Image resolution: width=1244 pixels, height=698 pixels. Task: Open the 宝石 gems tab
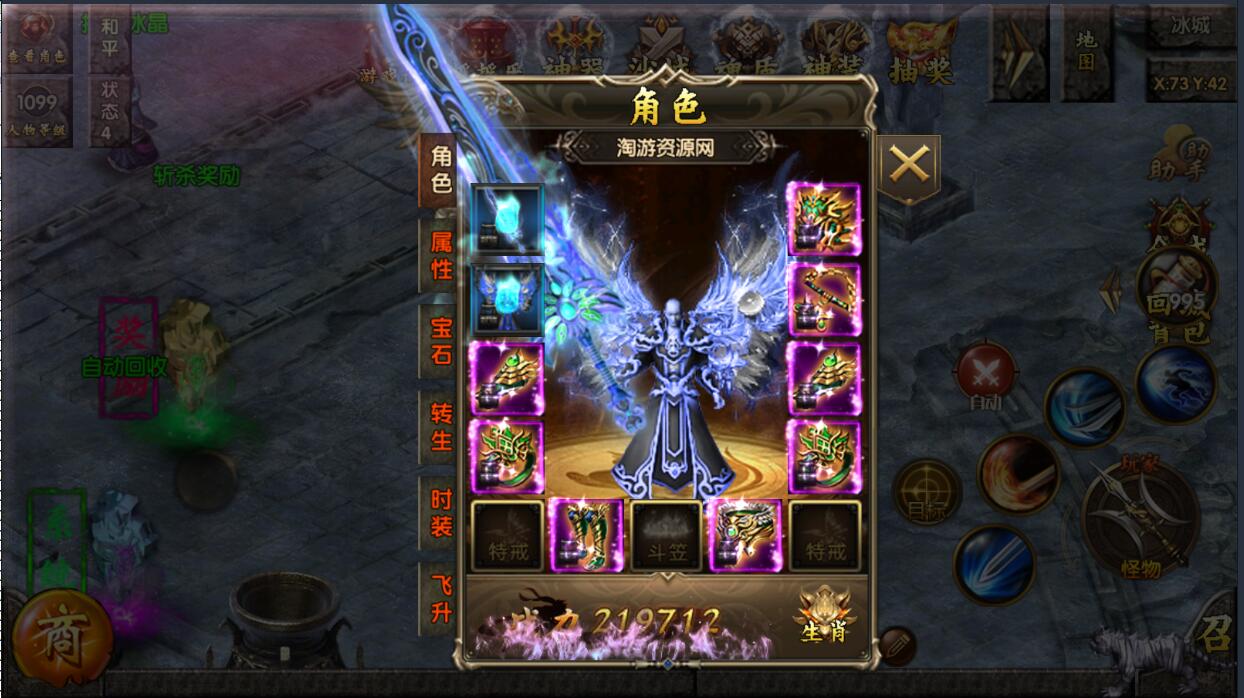[x=440, y=341]
